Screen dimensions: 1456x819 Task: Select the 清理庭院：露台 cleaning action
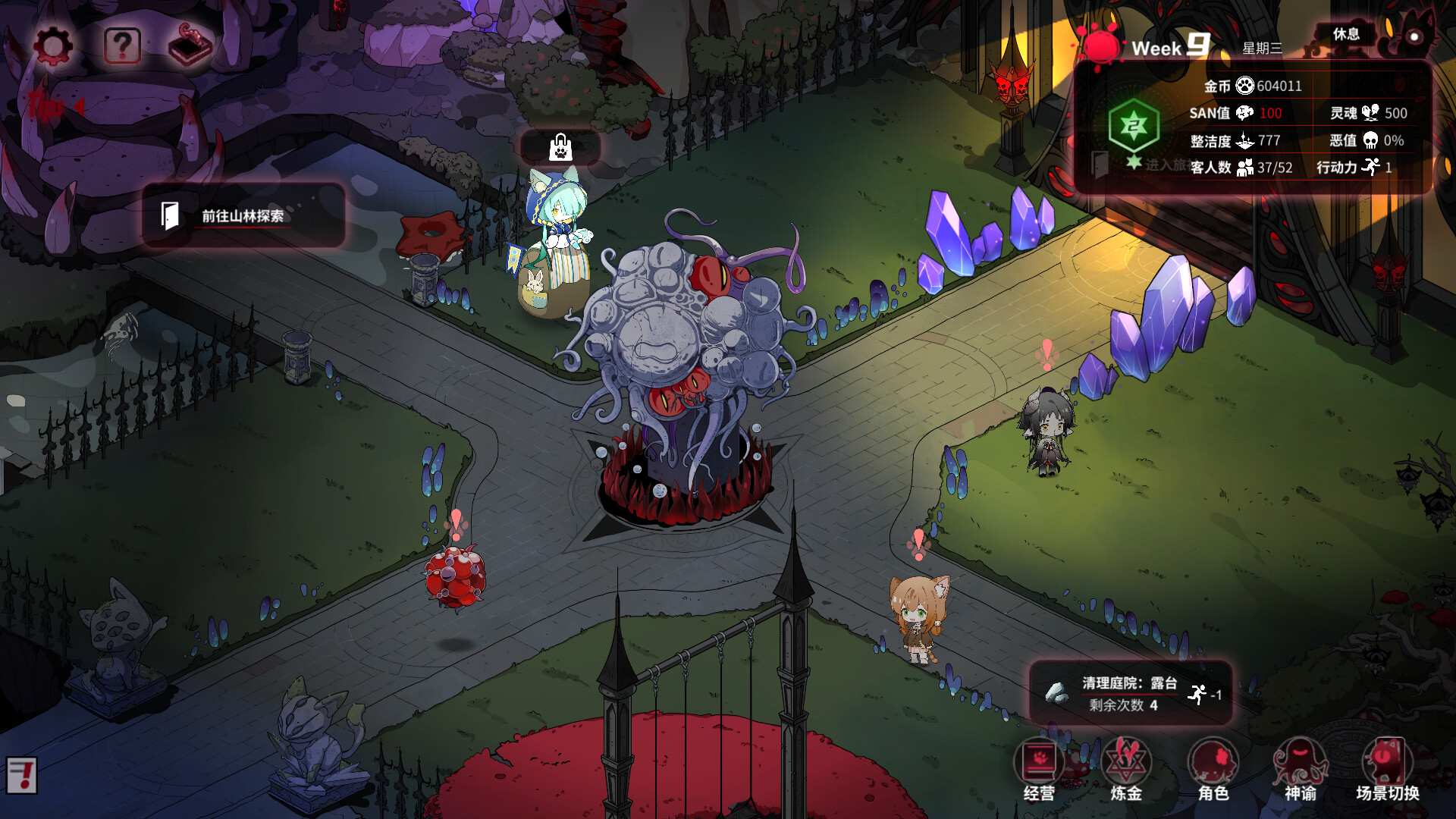click(x=1130, y=693)
